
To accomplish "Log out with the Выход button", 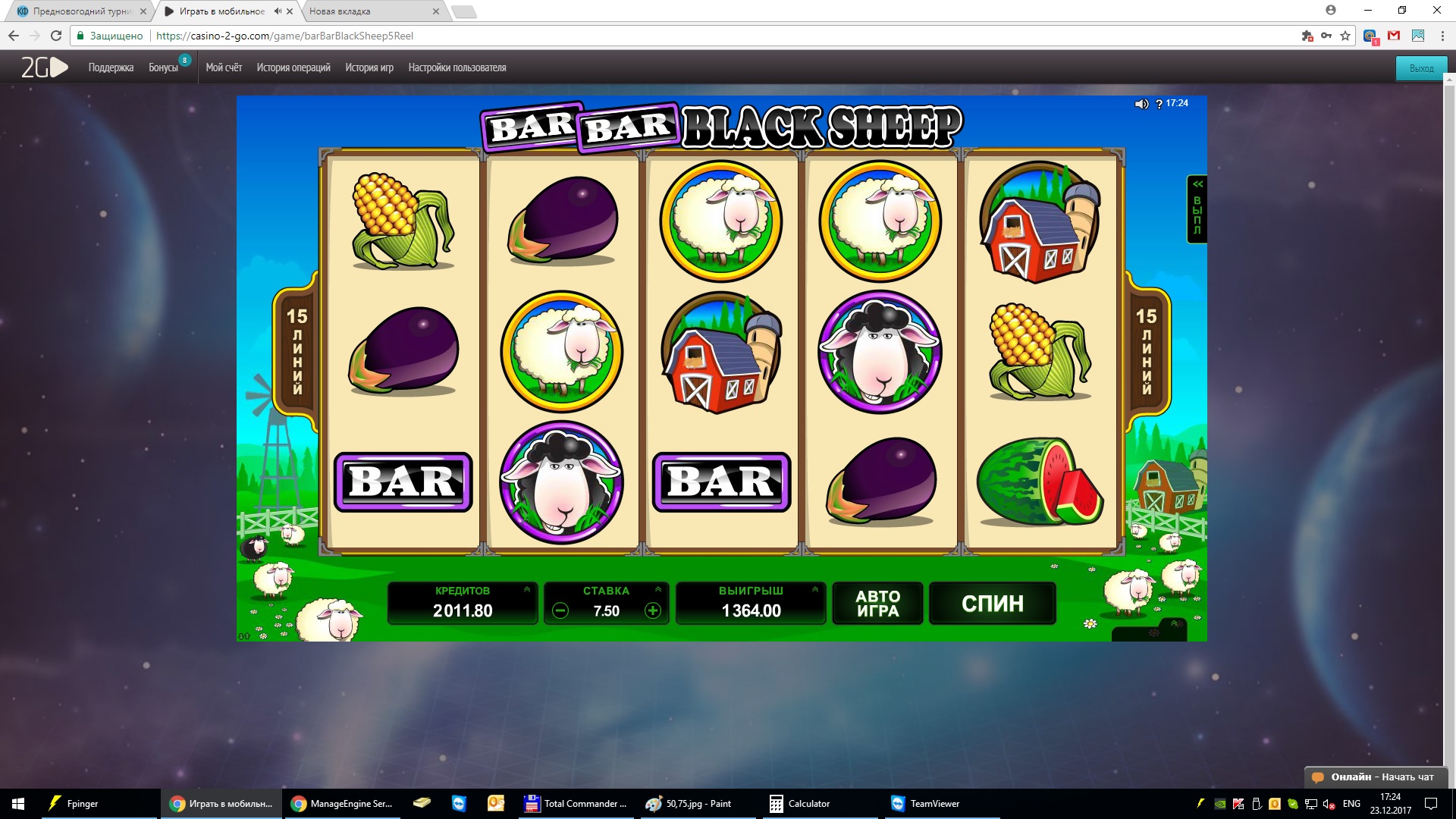I will [x=1421, y=68].
